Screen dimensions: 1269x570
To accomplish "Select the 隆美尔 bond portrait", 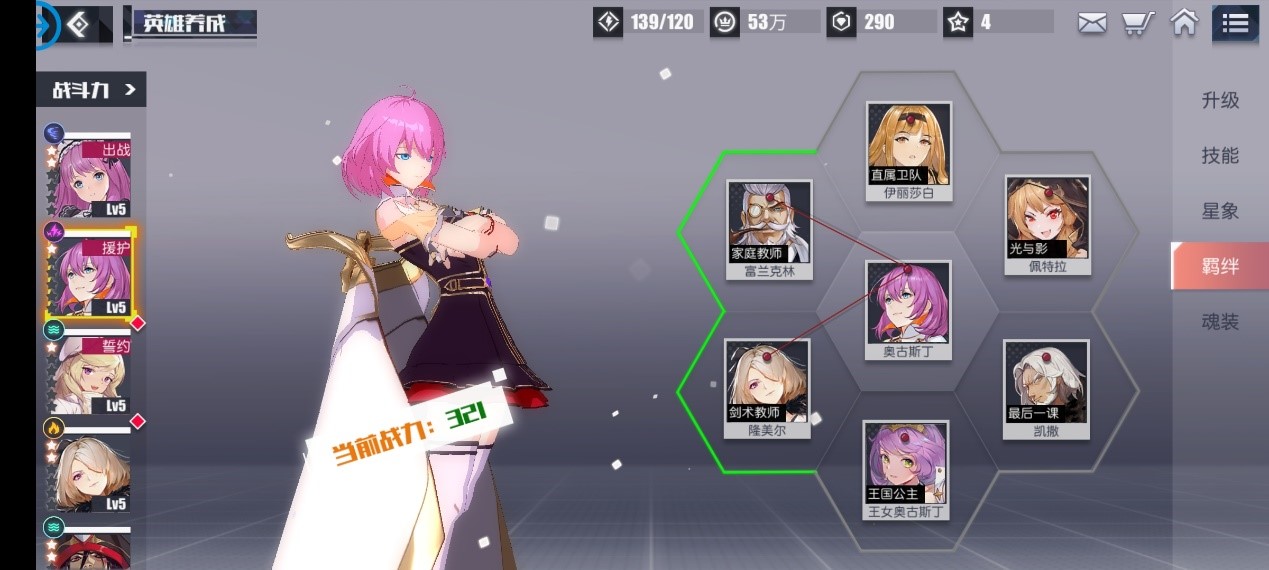I will tap(767, 381).
